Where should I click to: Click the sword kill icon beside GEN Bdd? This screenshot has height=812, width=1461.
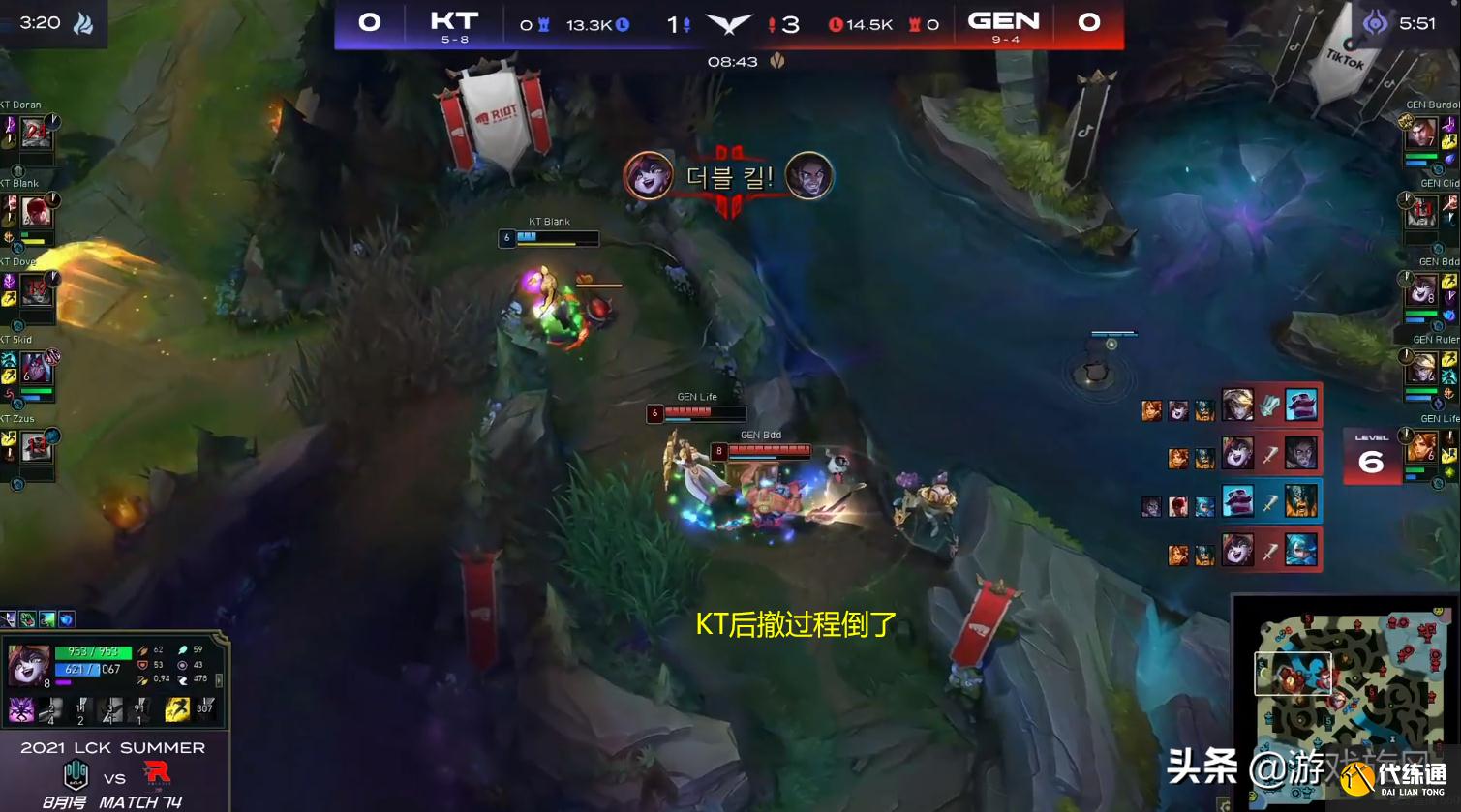tap(1267, 453)
